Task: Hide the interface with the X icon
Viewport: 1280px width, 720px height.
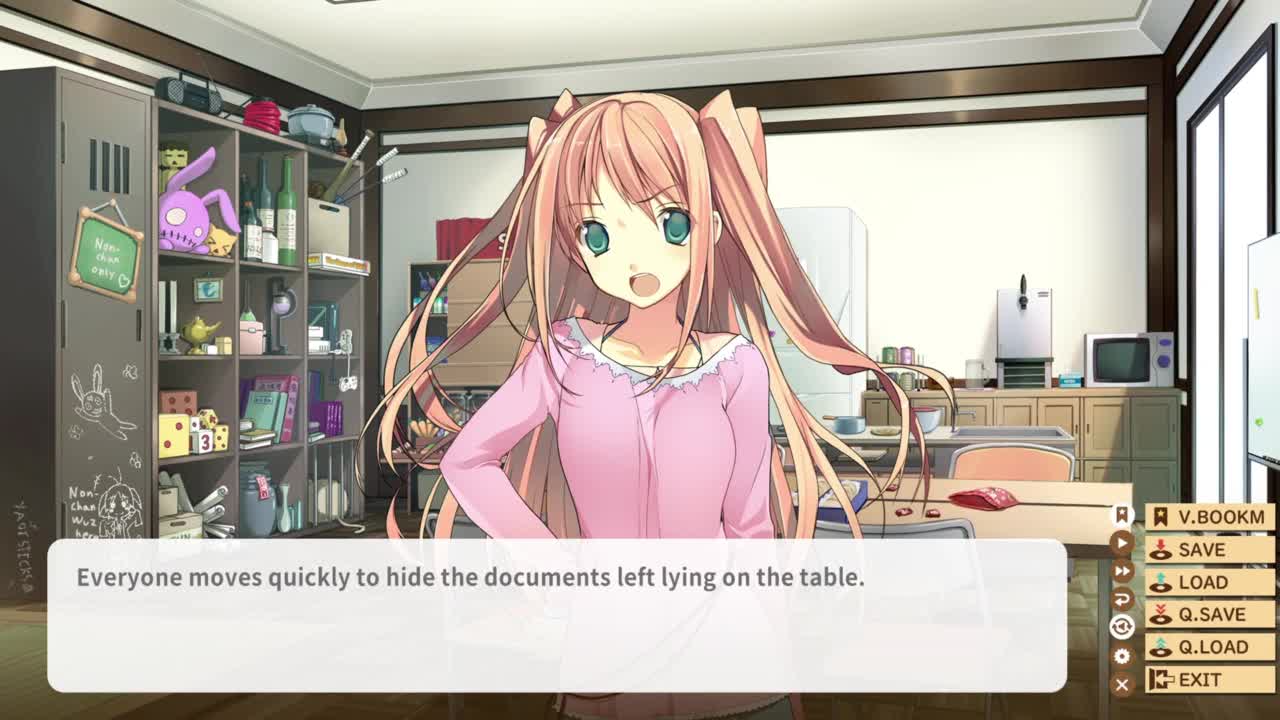Action: pyautogui.click(x=1122, y=684)
